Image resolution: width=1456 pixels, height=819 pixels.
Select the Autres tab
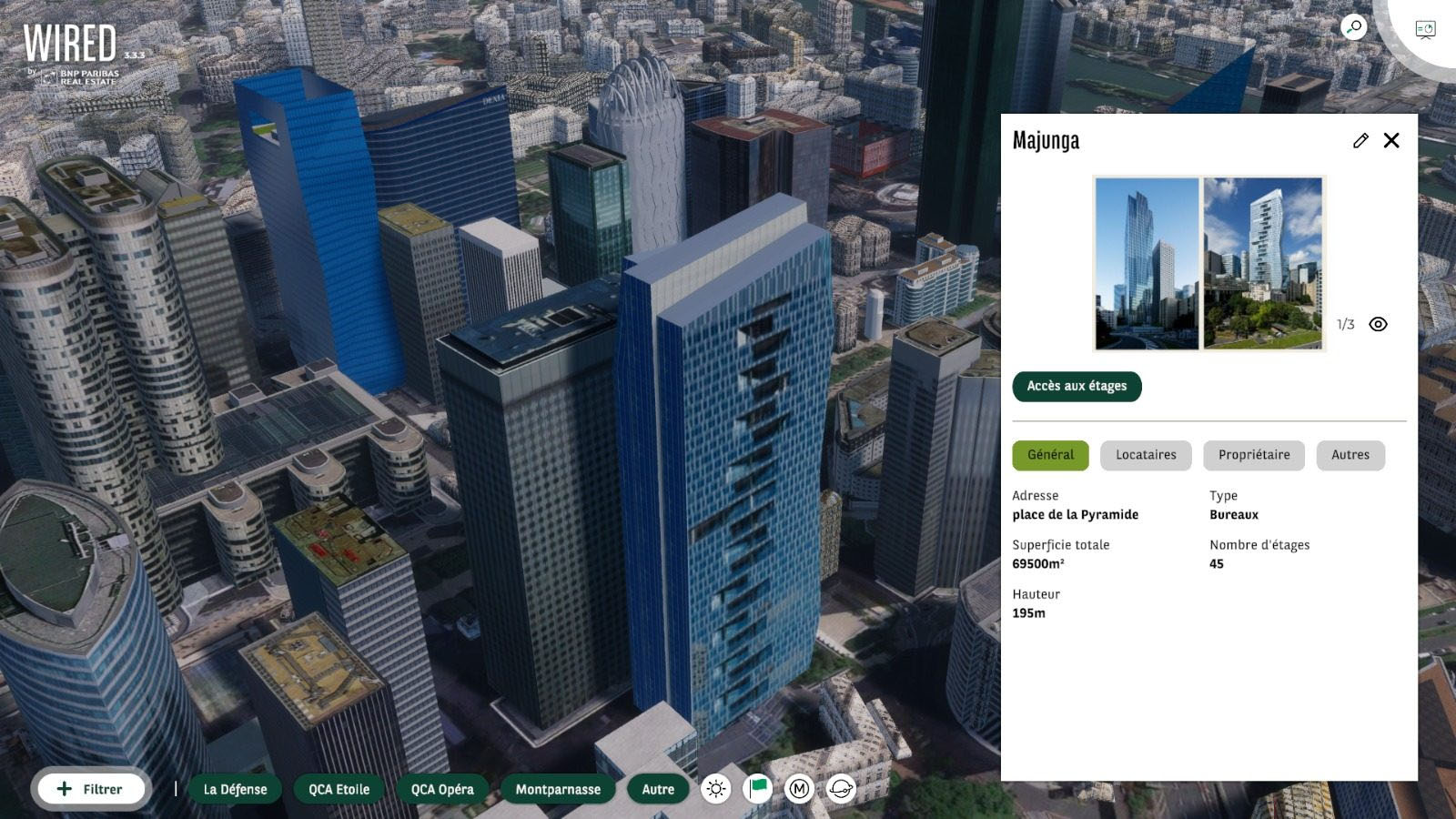pyautogui.click(x=1350, y=455)
